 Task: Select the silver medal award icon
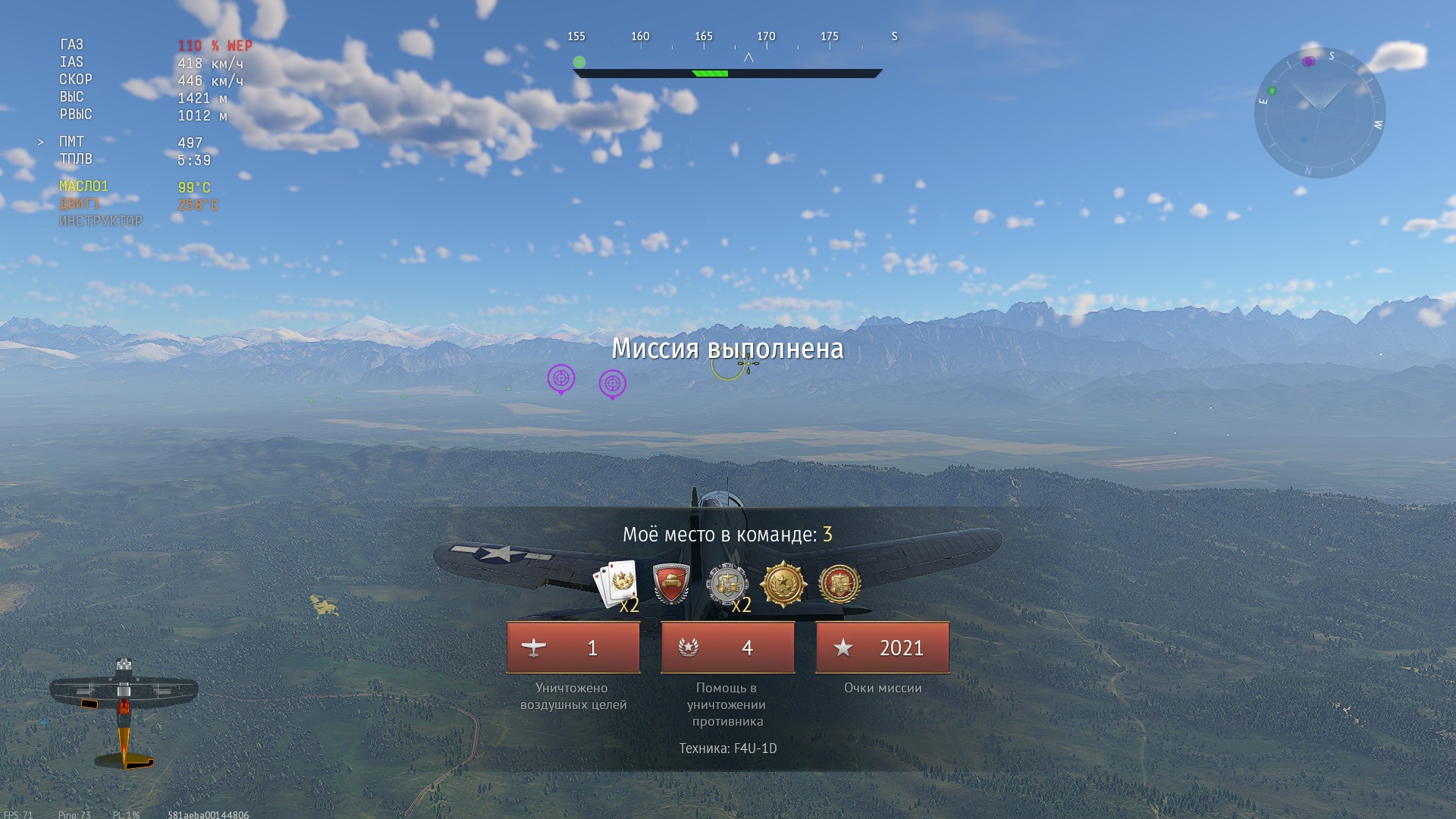pyautogui.click(x=726, y=583)
